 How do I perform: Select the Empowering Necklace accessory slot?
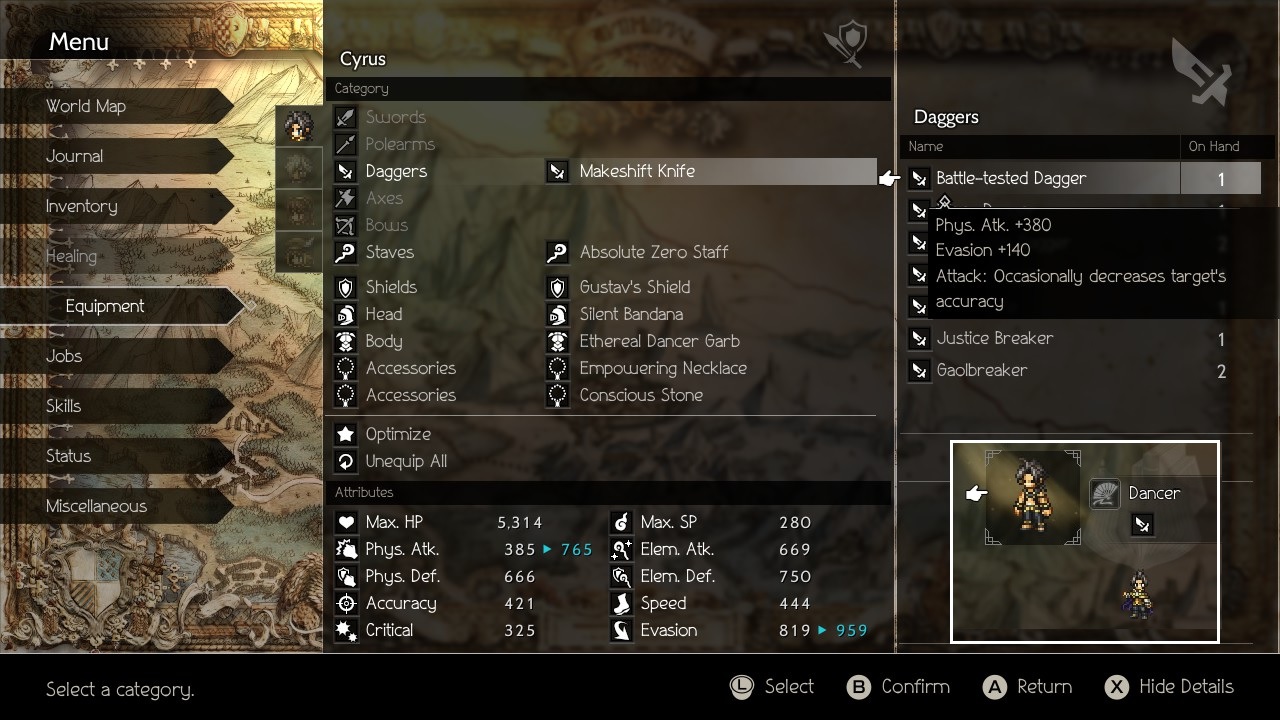coord(663,368)
